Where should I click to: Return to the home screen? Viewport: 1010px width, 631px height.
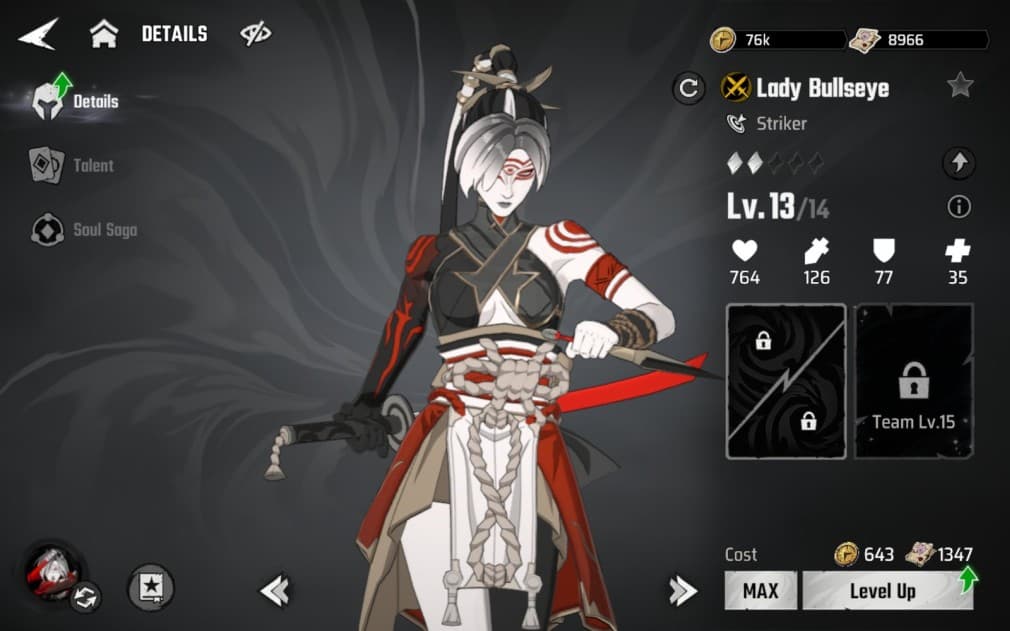(104, 35)
